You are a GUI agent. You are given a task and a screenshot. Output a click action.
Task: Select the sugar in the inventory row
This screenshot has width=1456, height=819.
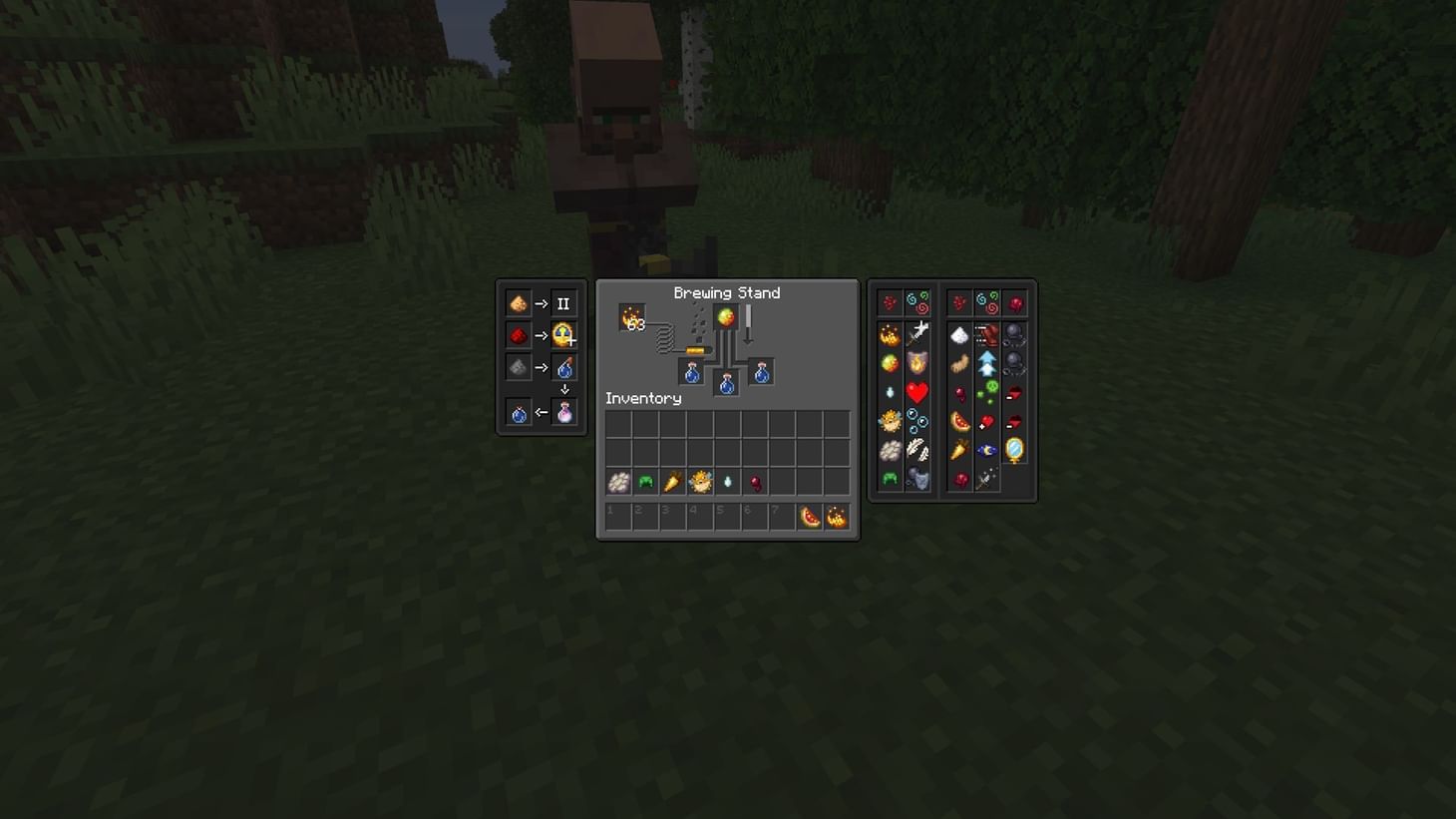[617, 483]
